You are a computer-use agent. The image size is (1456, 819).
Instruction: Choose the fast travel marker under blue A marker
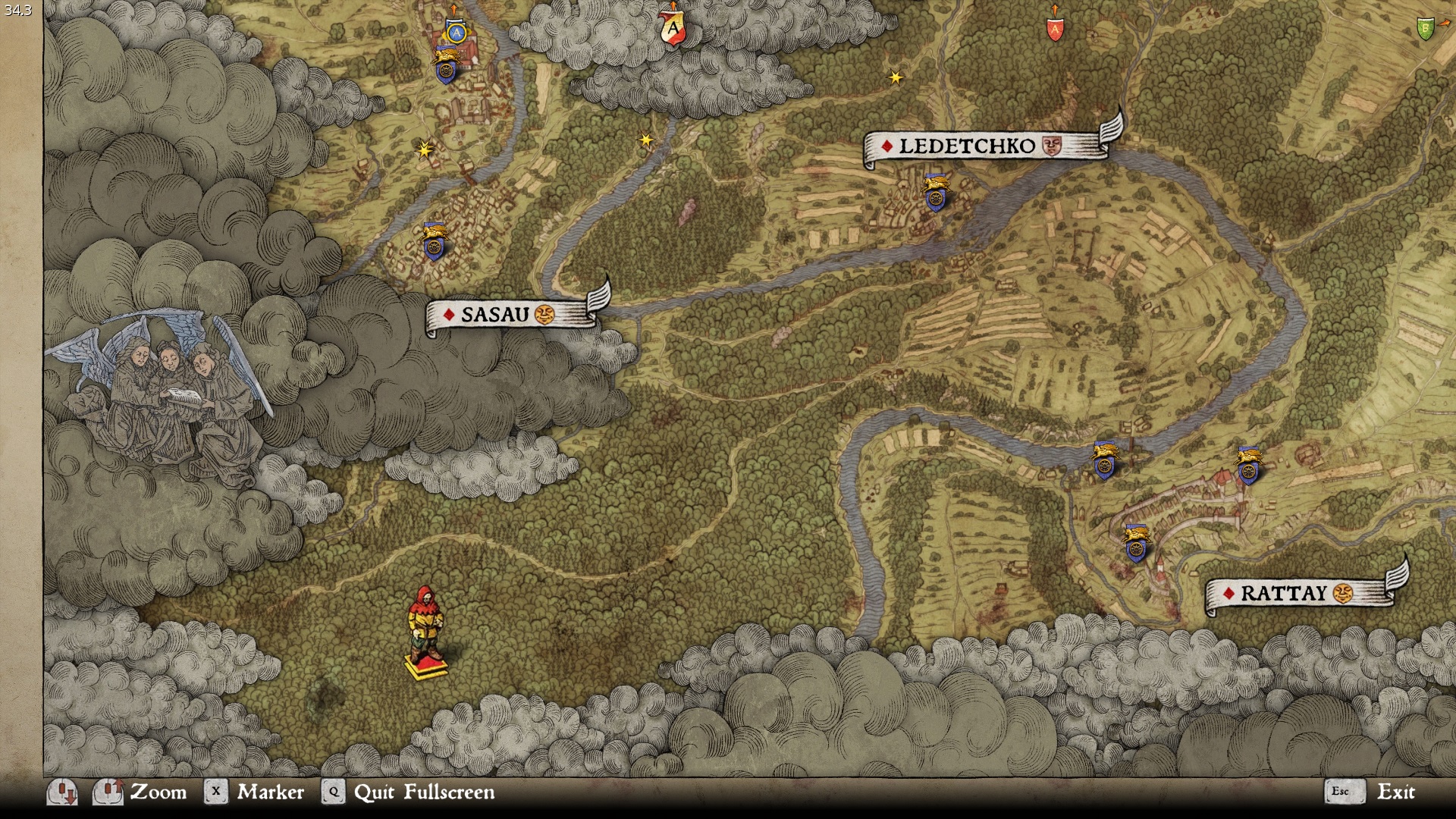point(446,66)
